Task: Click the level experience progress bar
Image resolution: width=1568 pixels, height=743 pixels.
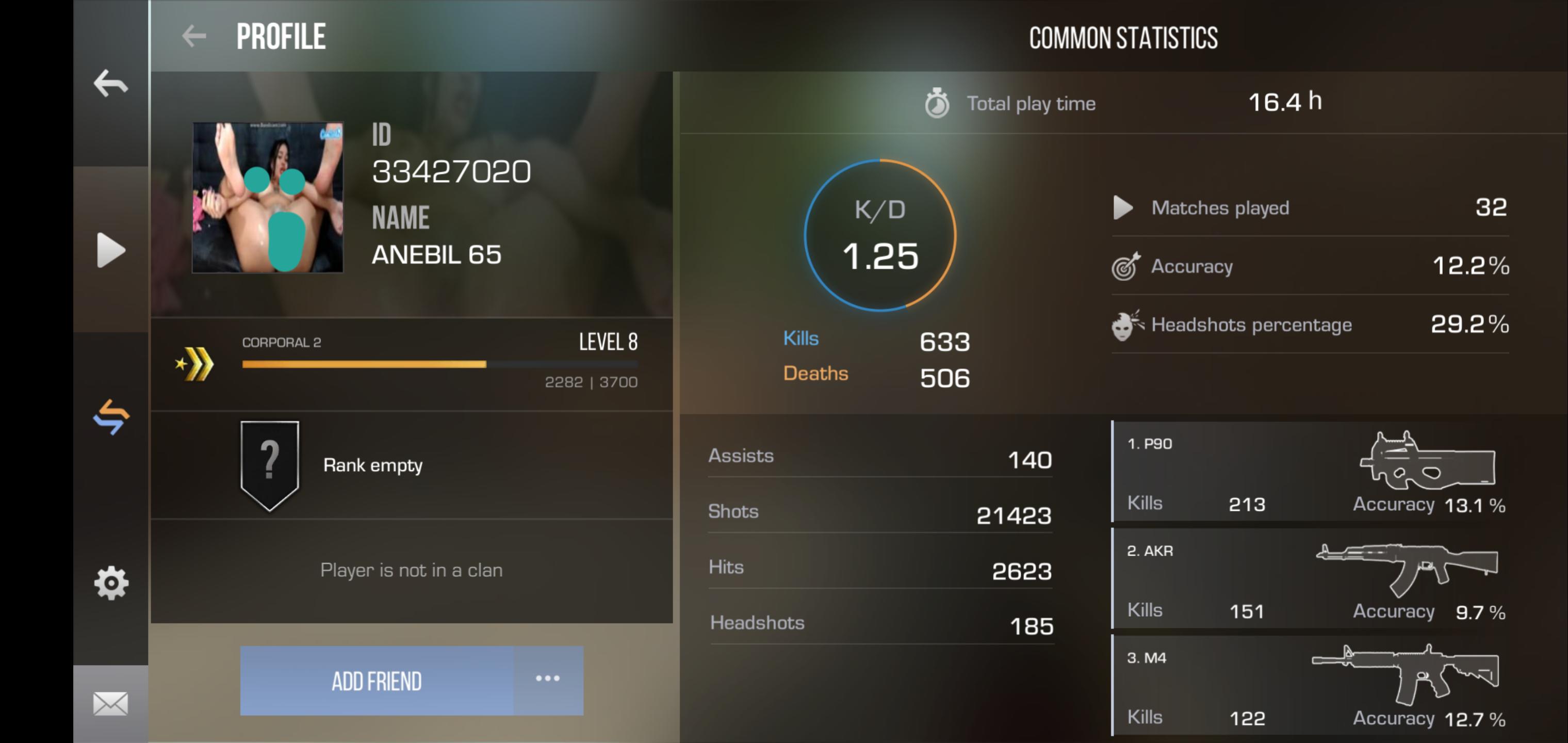Action: pos(438,365)
